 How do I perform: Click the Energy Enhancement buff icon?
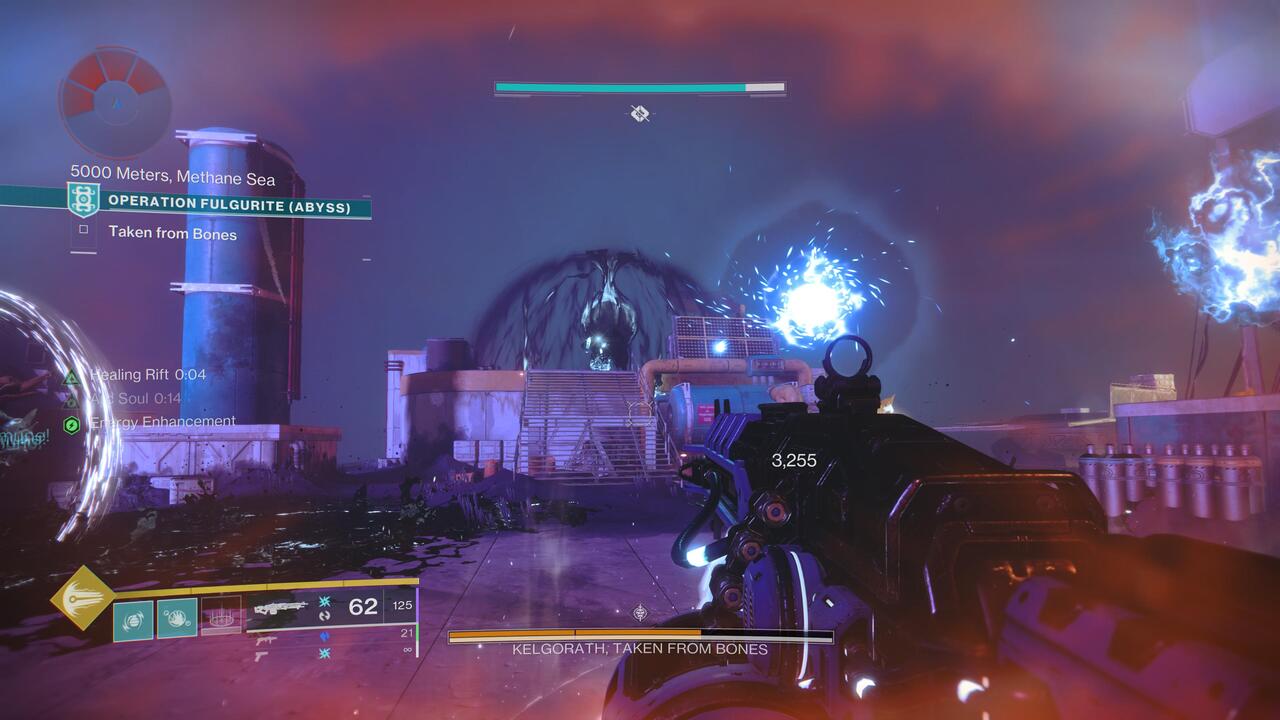(72, 423)
